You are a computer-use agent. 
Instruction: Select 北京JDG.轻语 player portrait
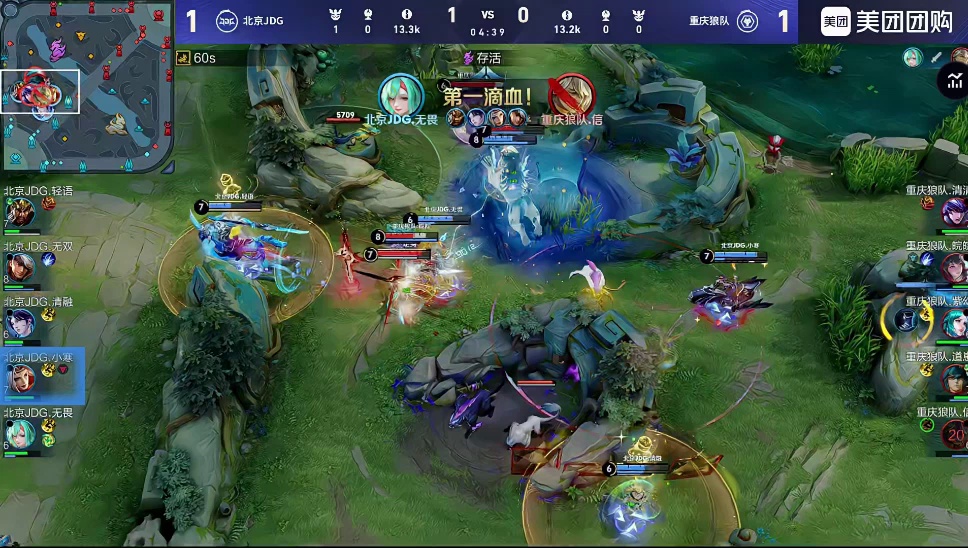[20, 212]
